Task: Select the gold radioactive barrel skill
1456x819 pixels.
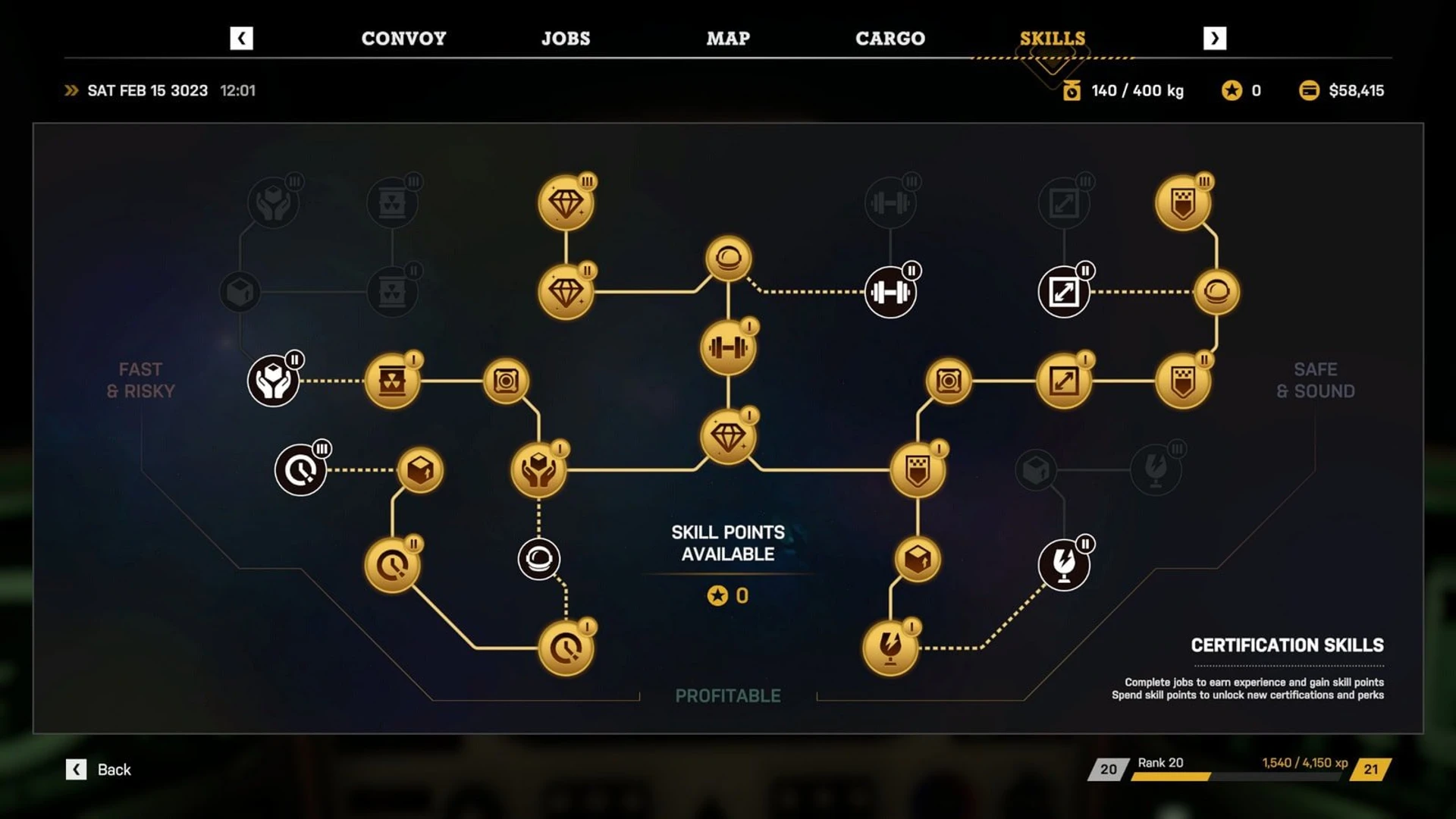Action: point(392,381)
